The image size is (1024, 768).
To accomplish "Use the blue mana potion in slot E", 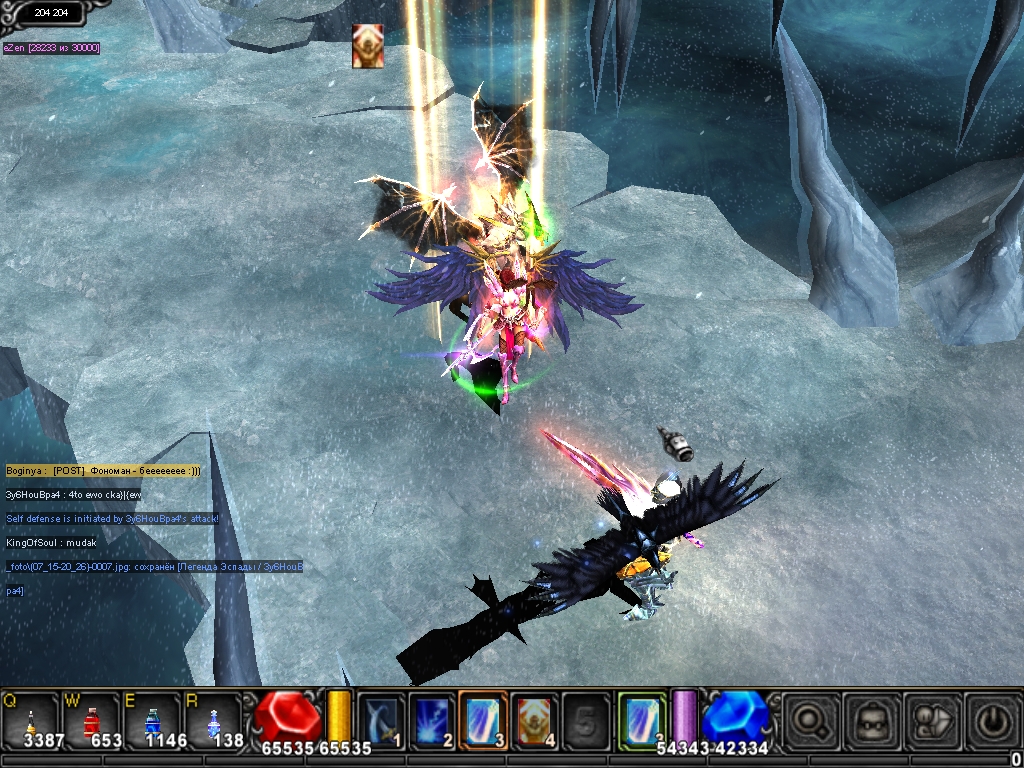I will tap(152, 720).
